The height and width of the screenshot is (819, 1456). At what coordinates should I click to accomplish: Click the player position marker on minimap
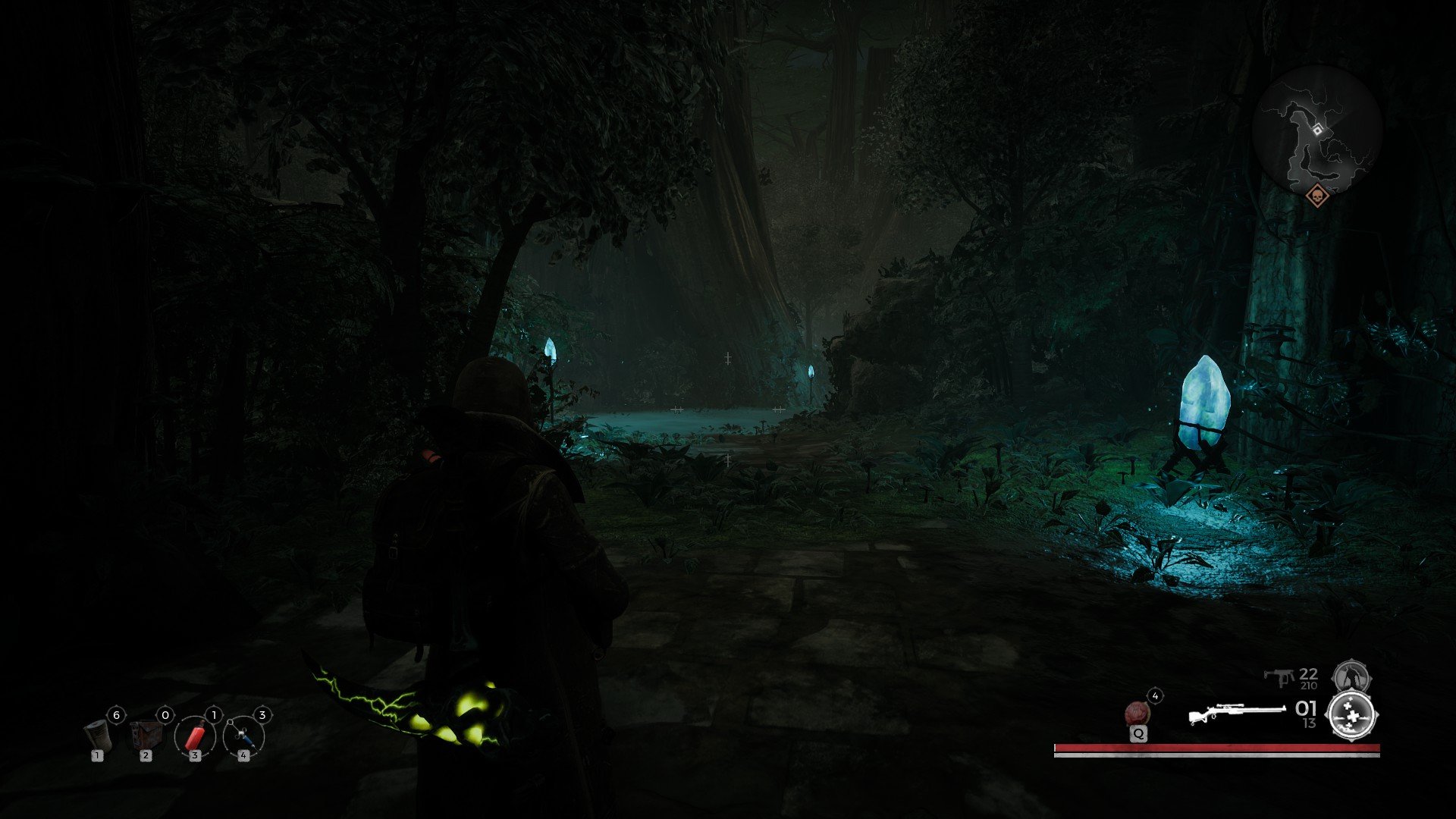[1318, 130]
